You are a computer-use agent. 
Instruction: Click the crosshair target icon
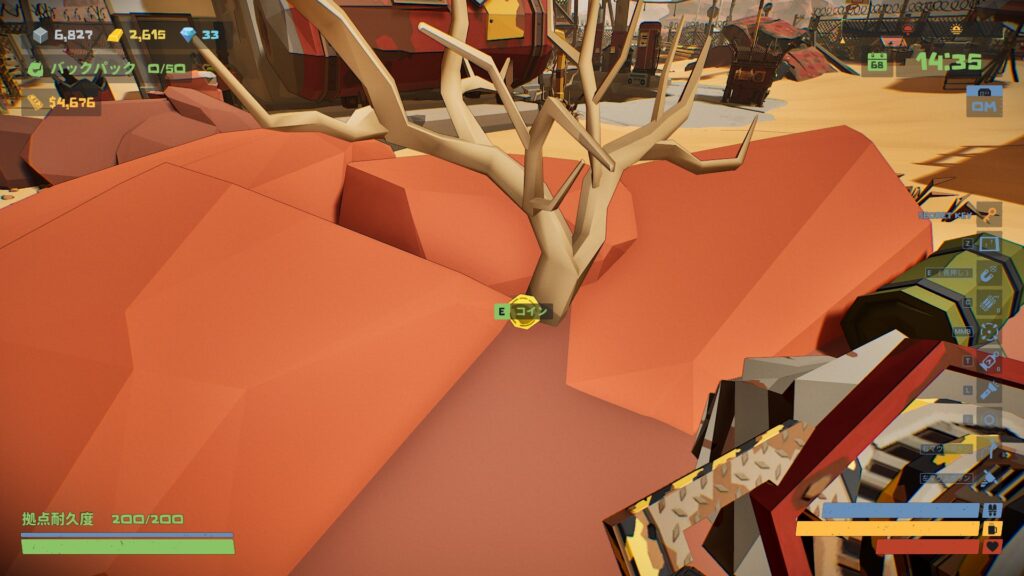click(x=990, y=331)
